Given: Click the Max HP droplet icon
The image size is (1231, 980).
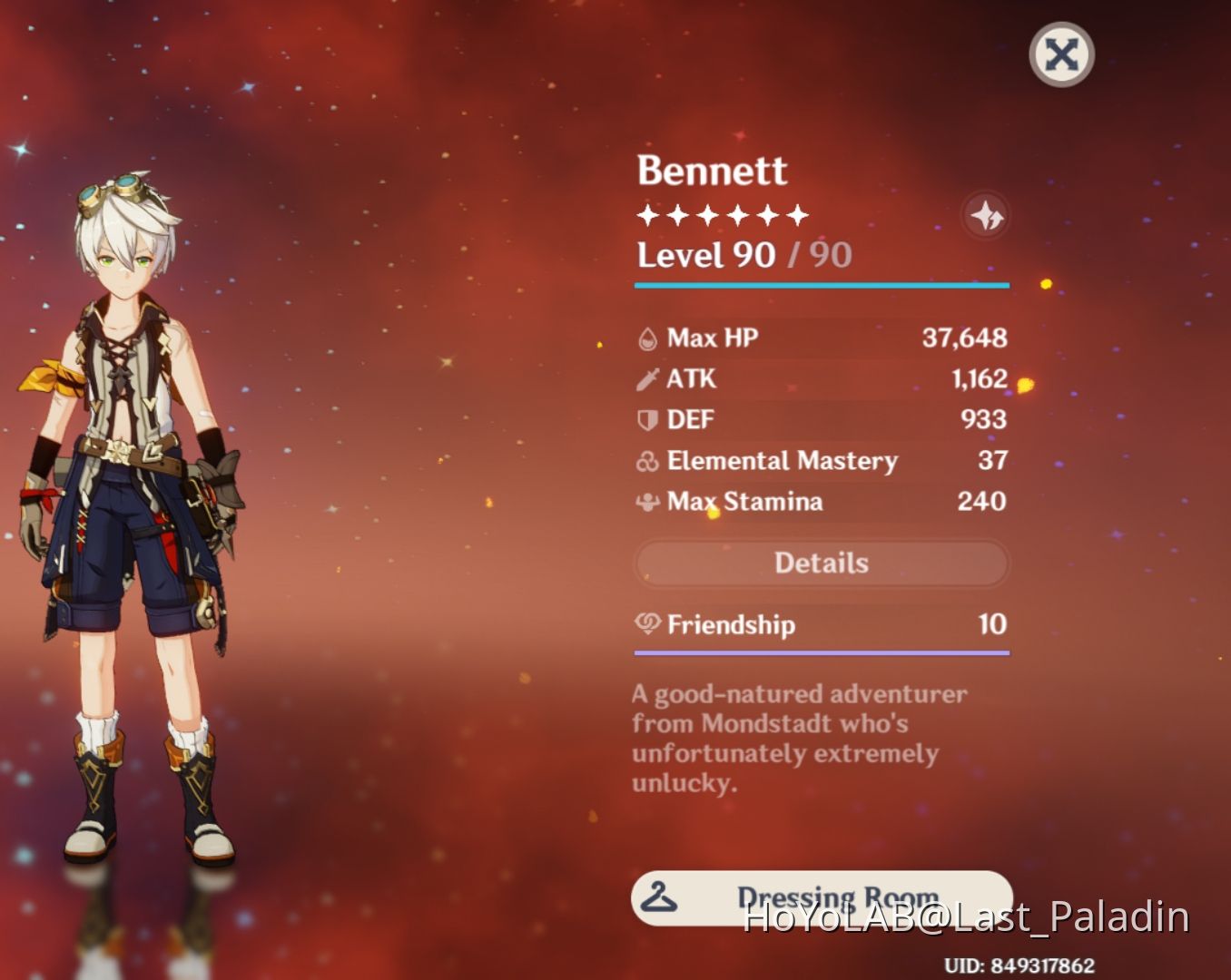Looking at the screenshot, I should coord(647,337).
